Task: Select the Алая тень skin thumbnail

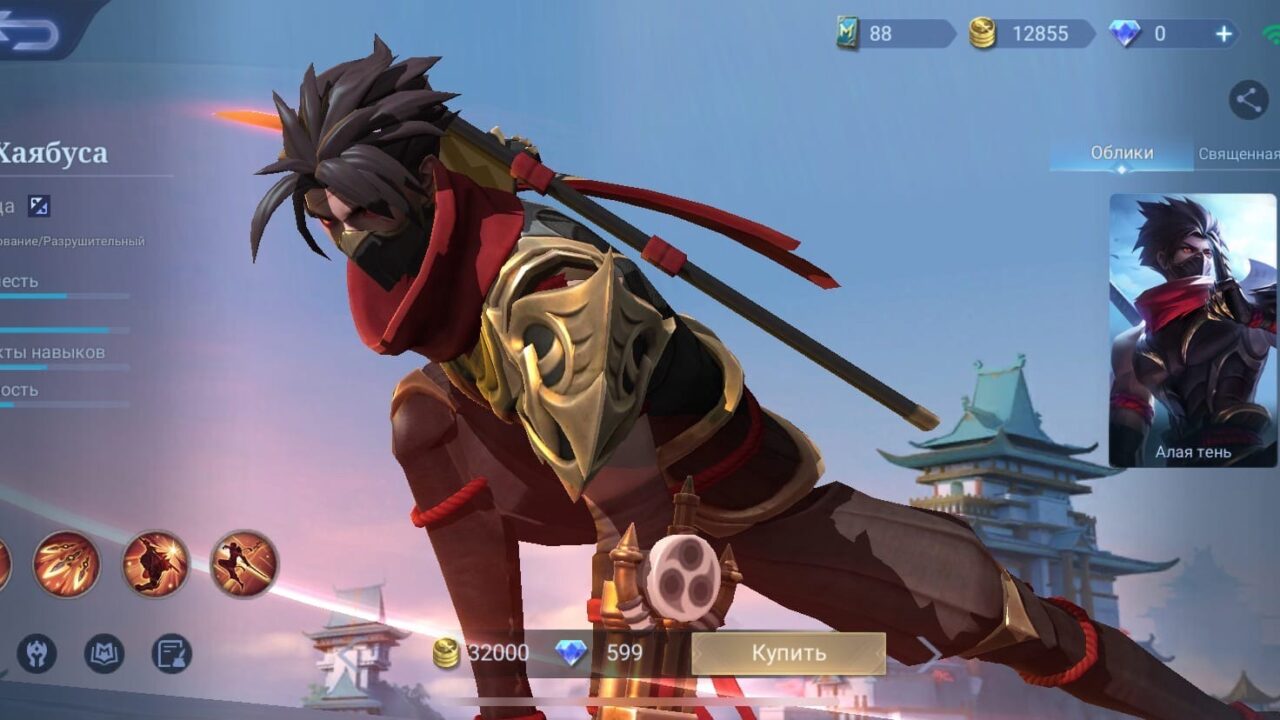Action: tap(1193, 330)
